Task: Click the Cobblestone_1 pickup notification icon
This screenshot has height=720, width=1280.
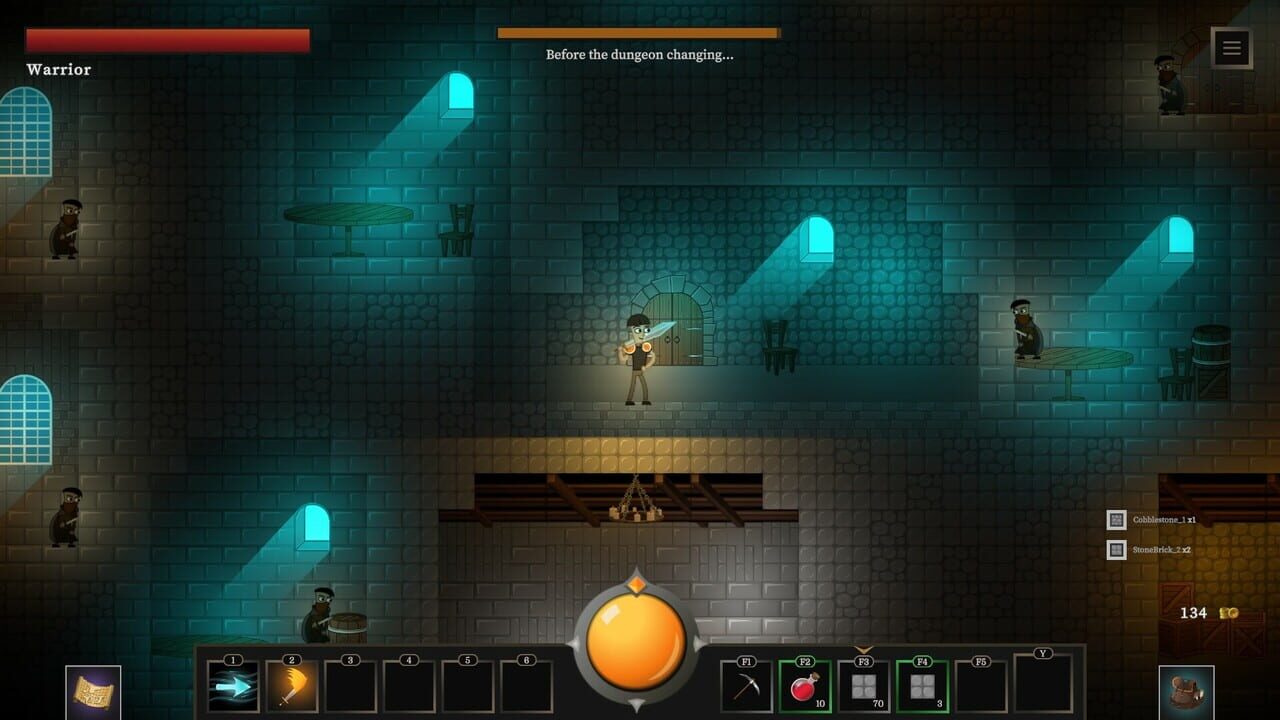Action: point(1115,520)
